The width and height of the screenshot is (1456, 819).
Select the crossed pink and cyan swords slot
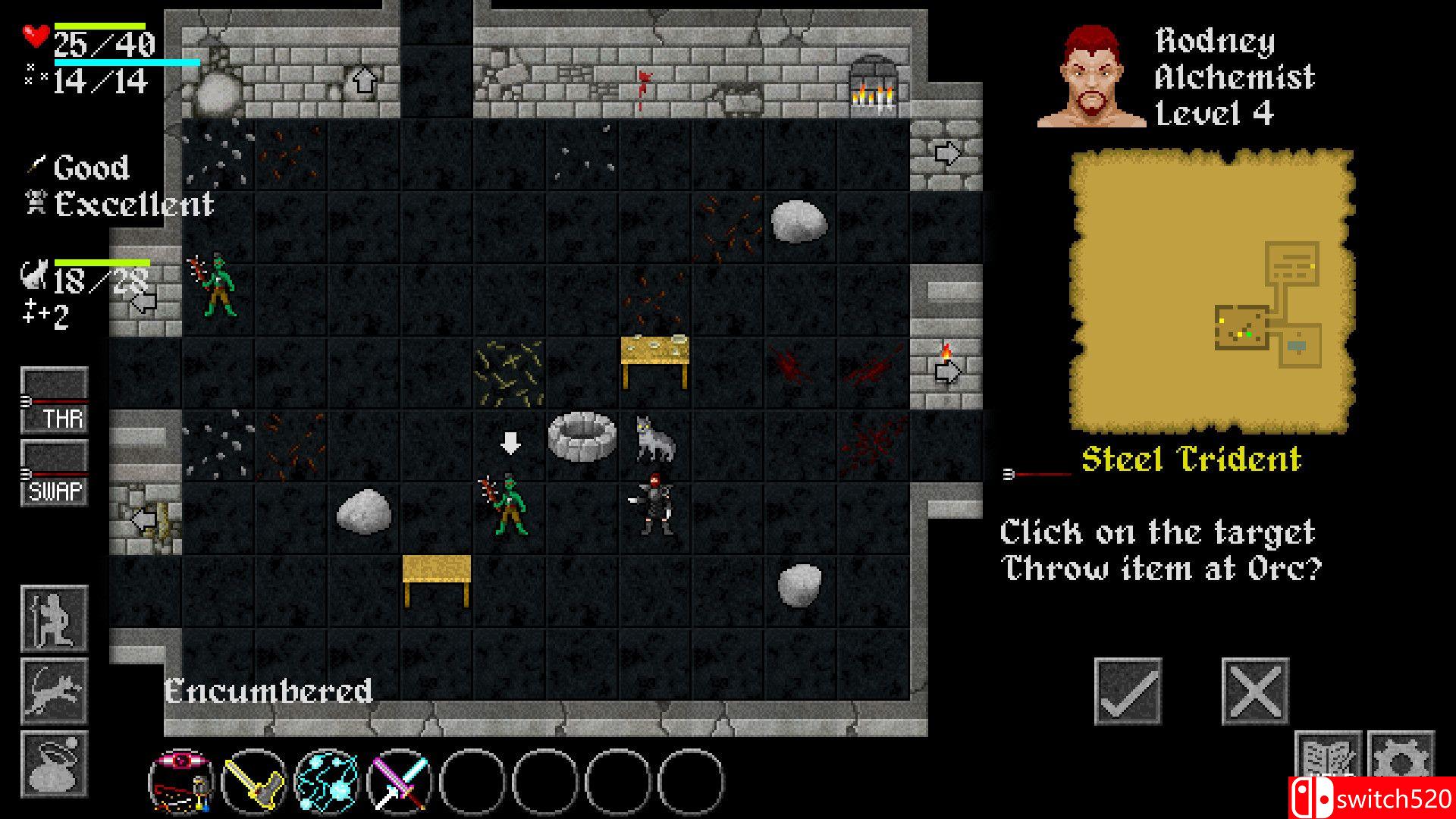pos(400,781)
